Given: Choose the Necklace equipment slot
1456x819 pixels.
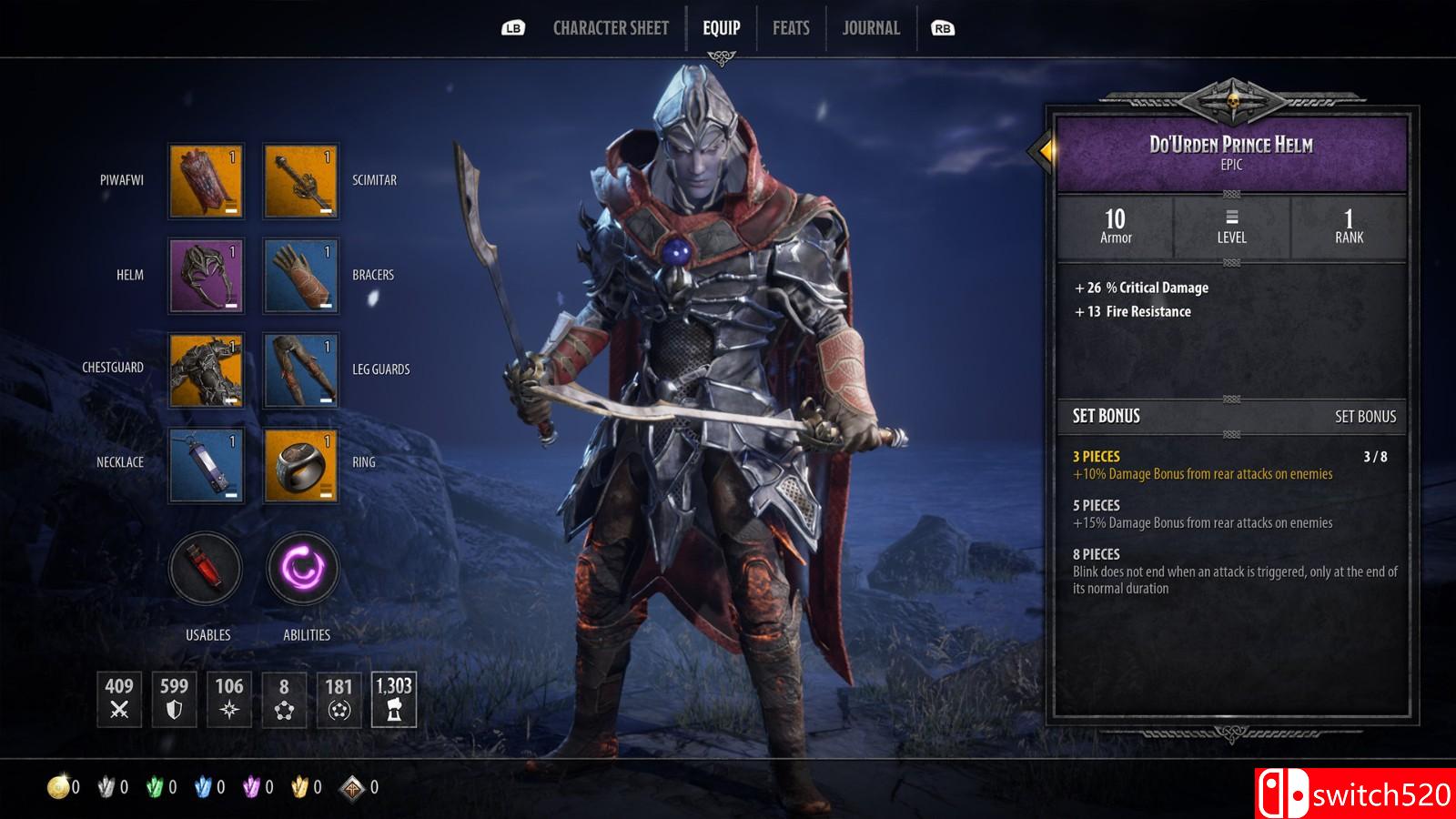Looking at the screenshot, I should 207,465.
